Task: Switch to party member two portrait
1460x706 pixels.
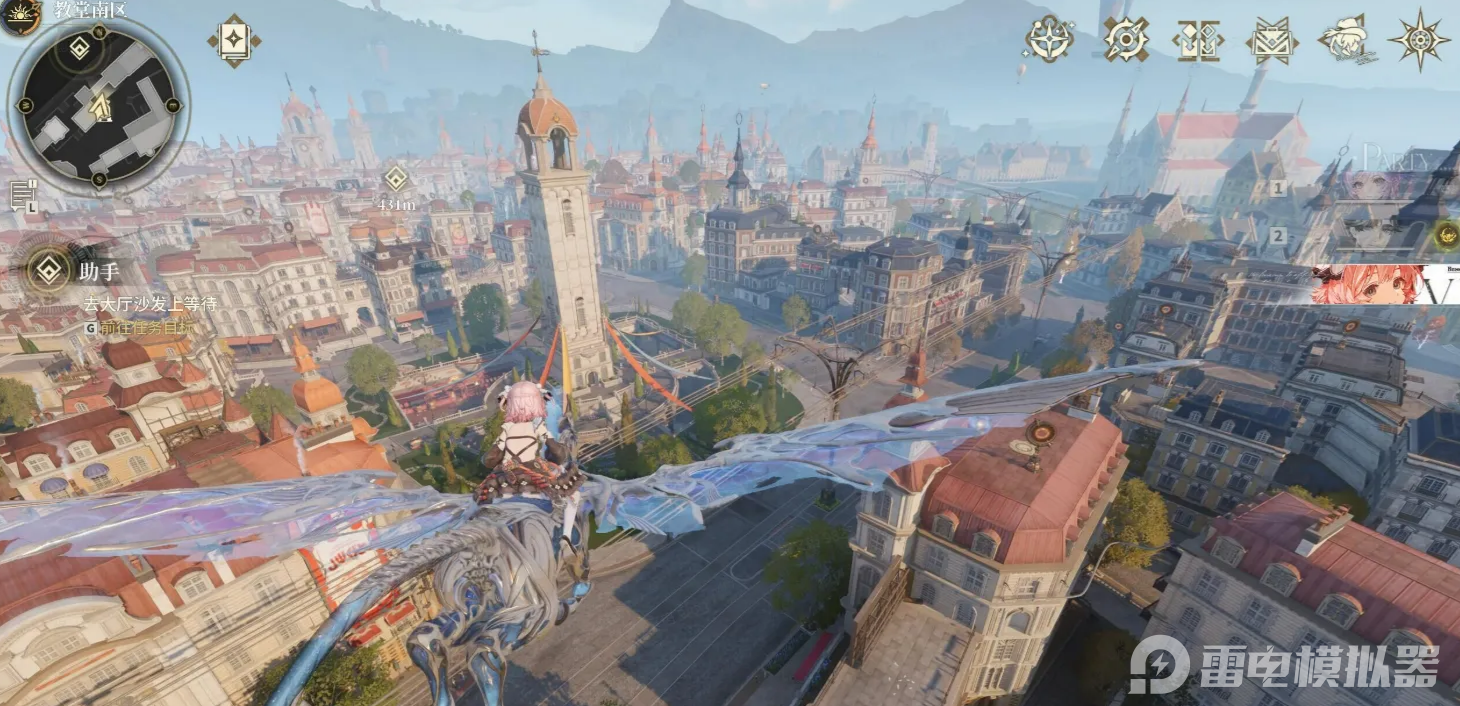Action: point(1372,236)
